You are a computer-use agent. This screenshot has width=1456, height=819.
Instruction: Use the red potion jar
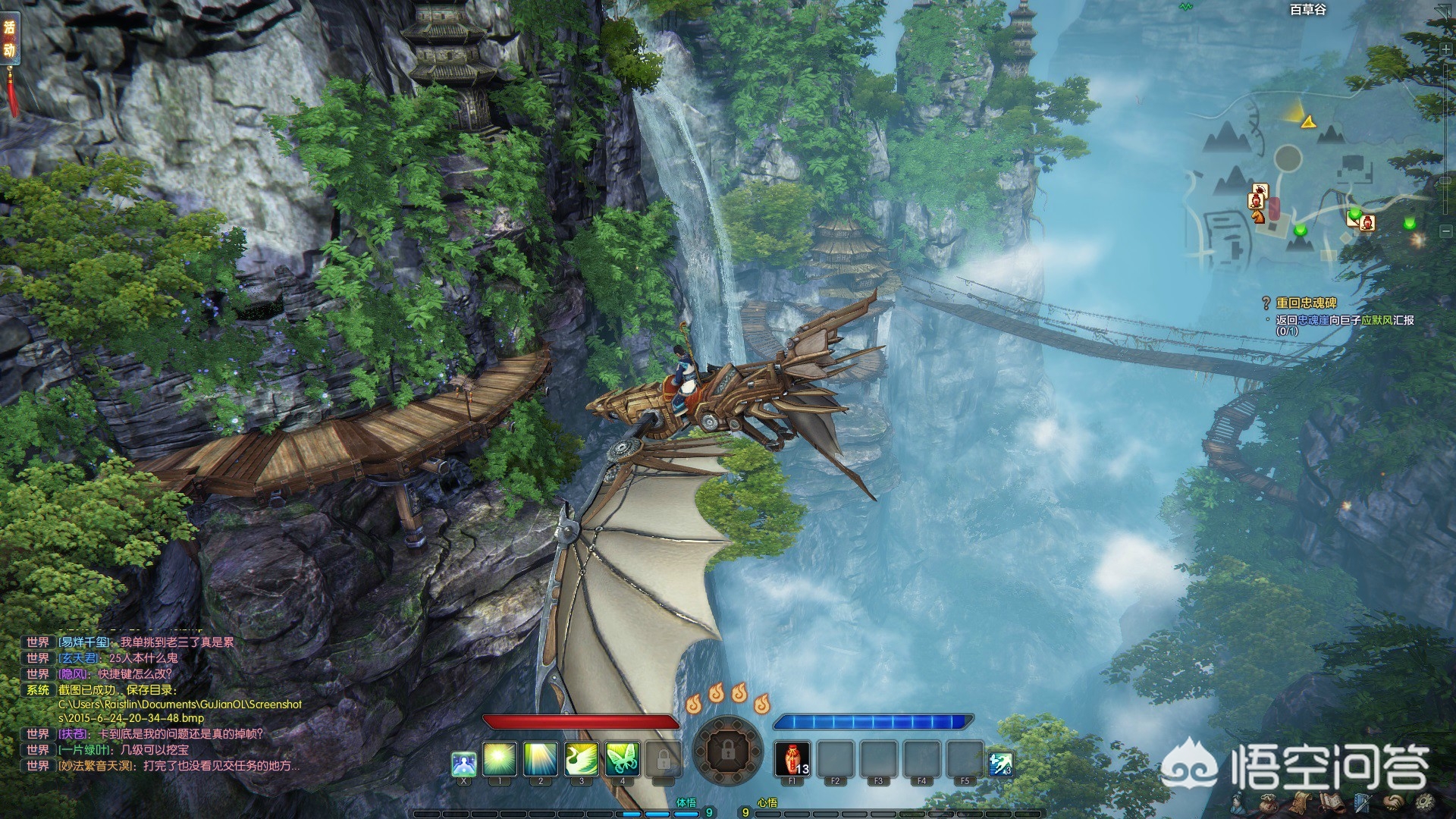pos(792,759)
